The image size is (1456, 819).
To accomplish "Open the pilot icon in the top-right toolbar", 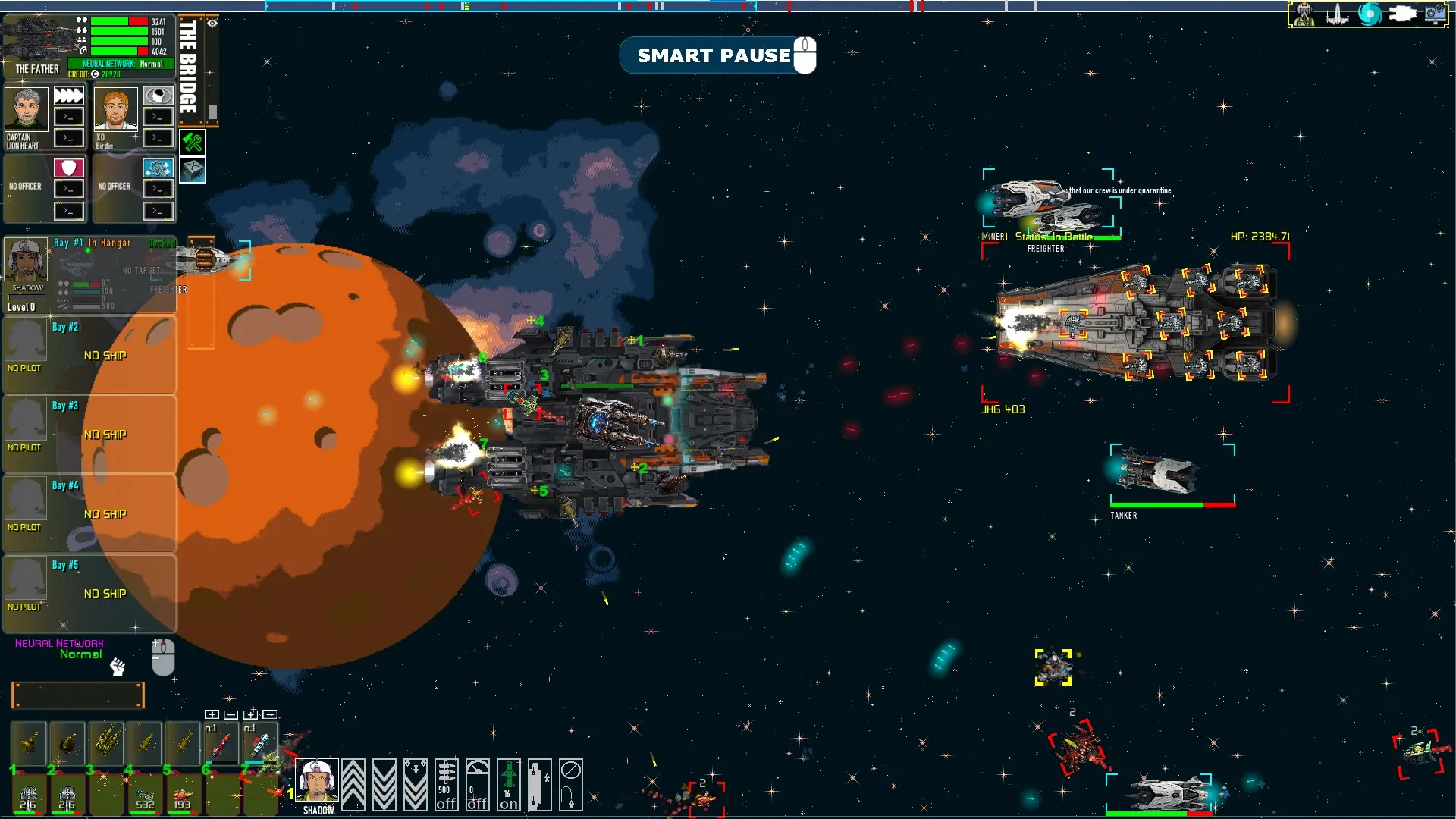I will [x=1304, y=14].
